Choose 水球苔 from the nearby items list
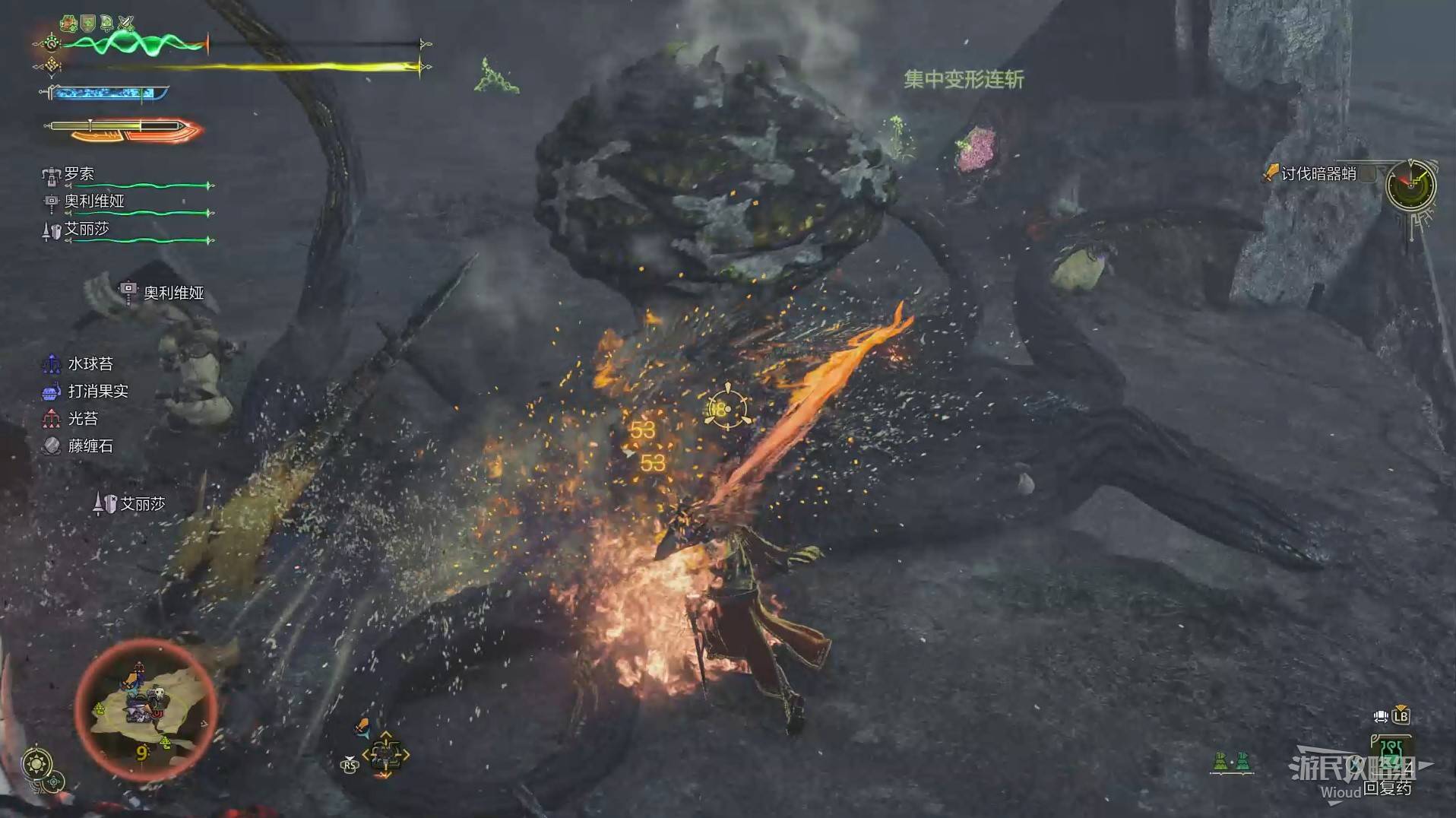This screenshot has height=818, width=1456. point(90,364)
